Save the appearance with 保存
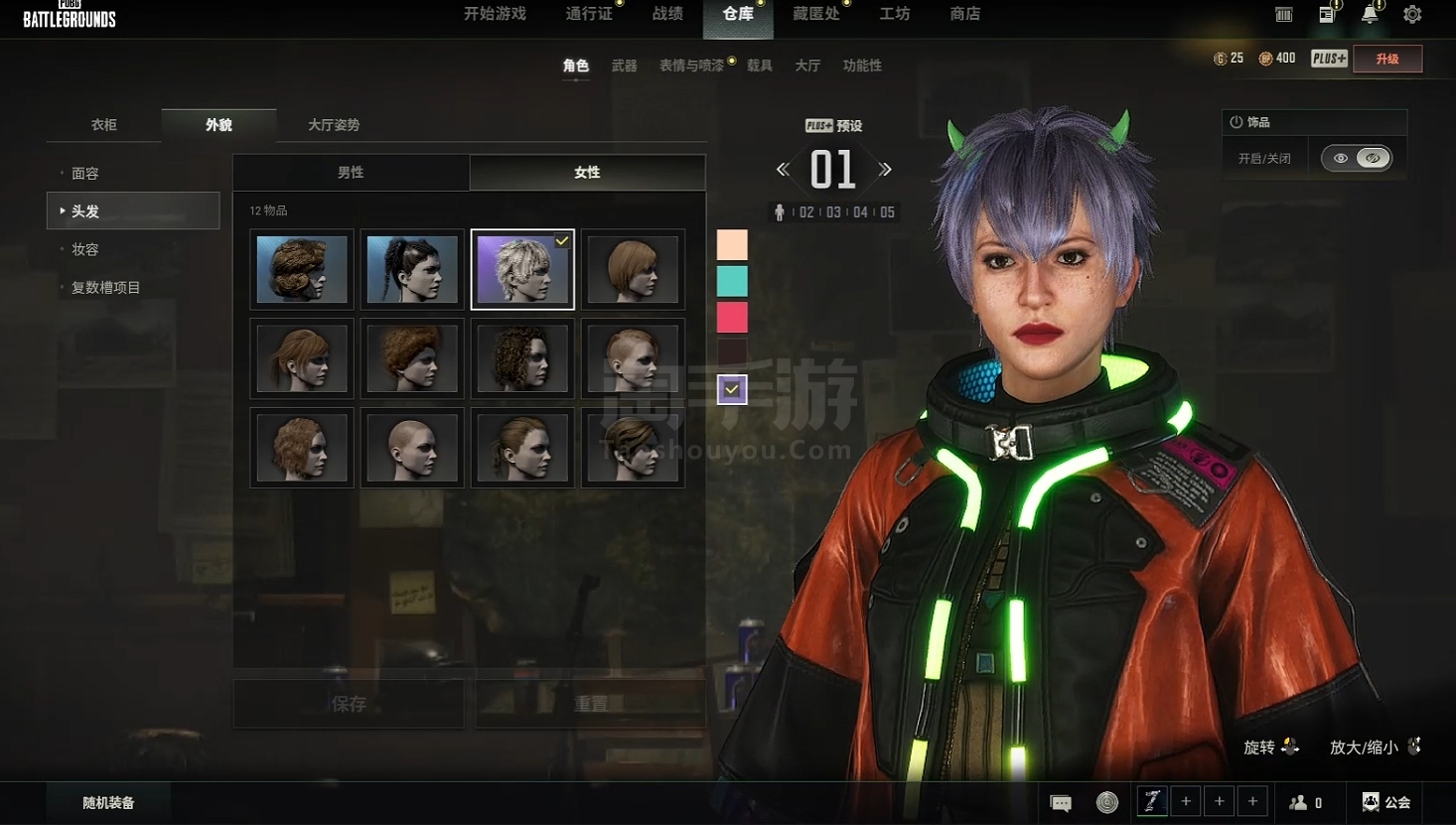This screenshot has height=825, width=1456. click(349, 704)
